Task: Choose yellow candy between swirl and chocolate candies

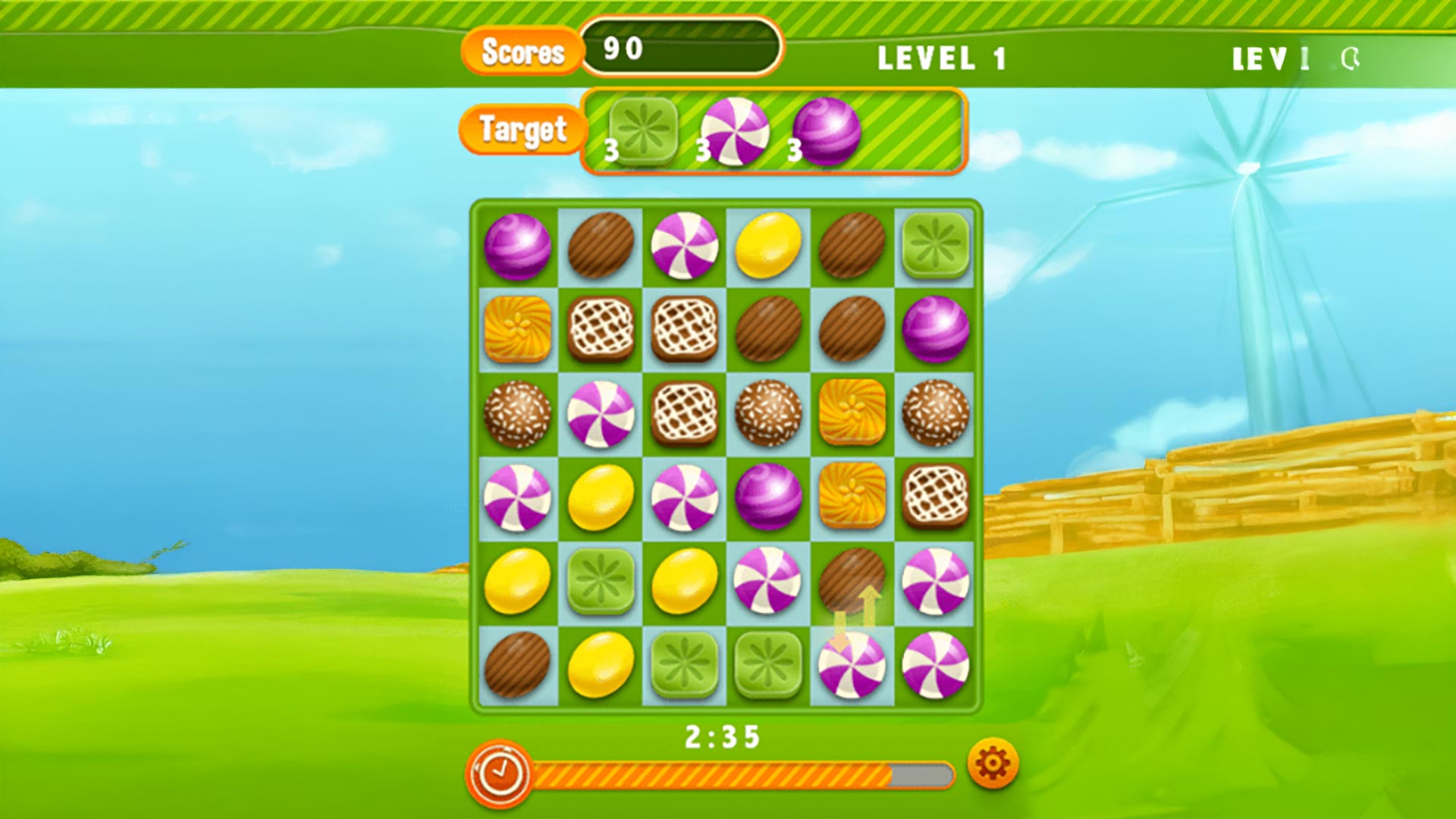Action: 767,245
